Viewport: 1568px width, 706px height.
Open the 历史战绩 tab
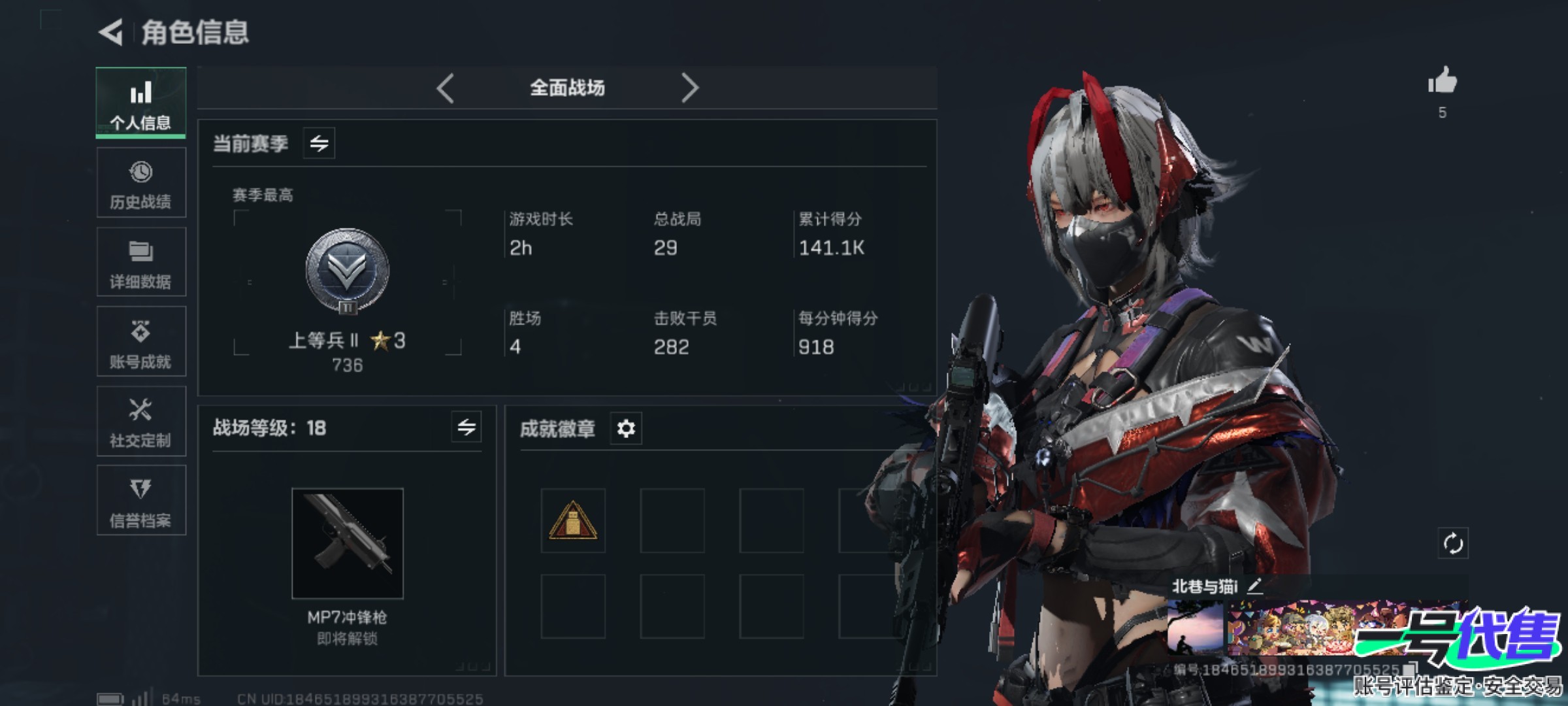(x=141, y=183)
